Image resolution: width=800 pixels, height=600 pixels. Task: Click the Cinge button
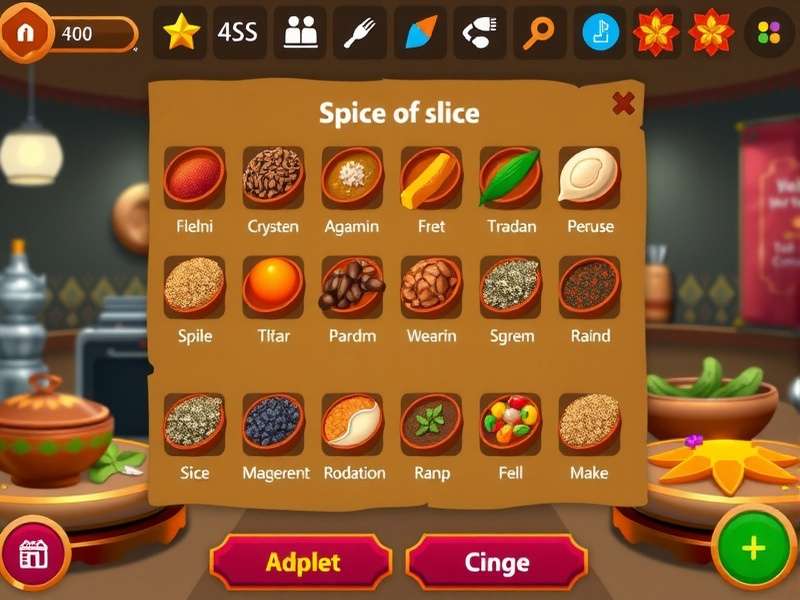click(x=496, y=562)
